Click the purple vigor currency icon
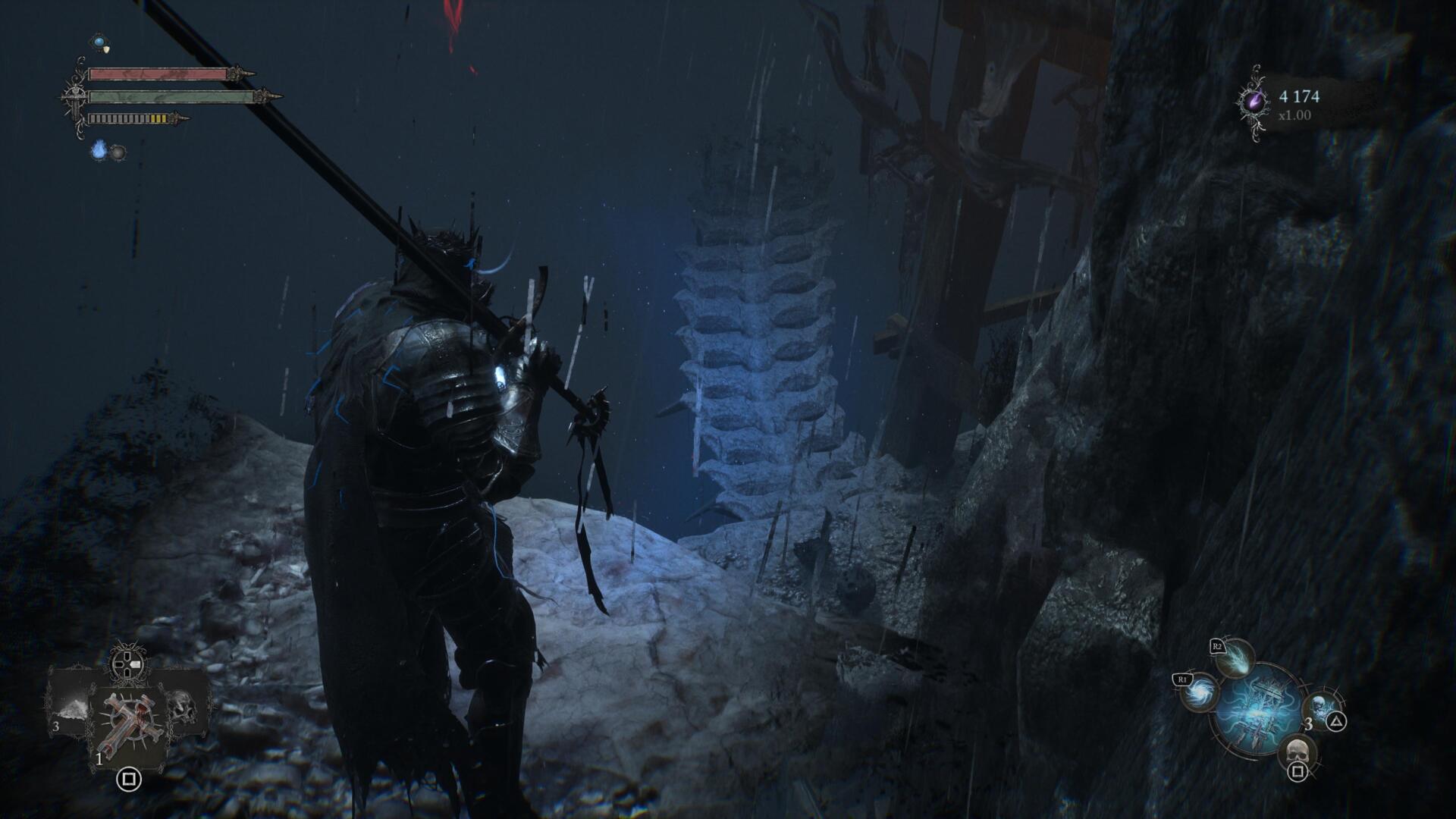 click(x=1254, y=102)
